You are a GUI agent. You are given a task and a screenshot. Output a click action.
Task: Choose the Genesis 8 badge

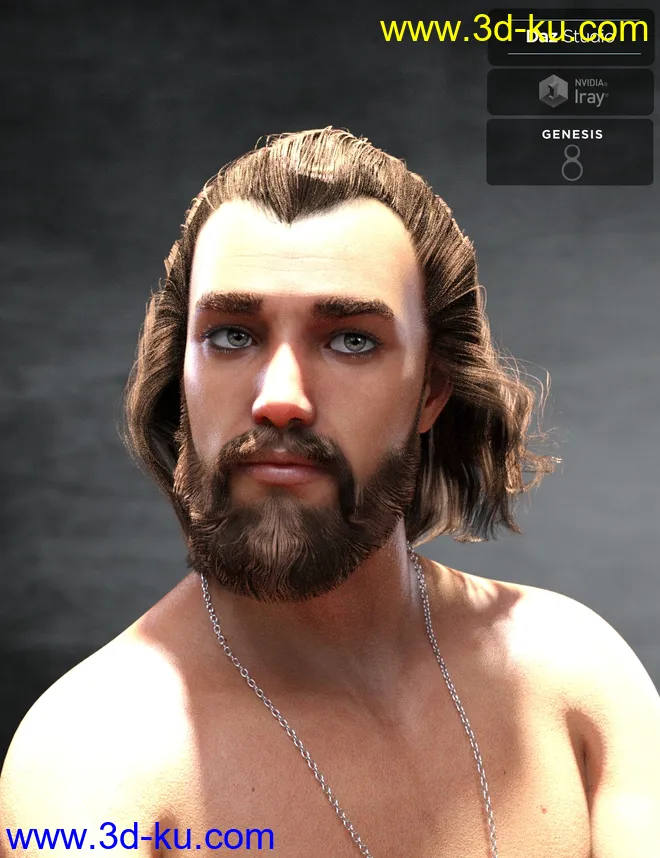point(570,152)
